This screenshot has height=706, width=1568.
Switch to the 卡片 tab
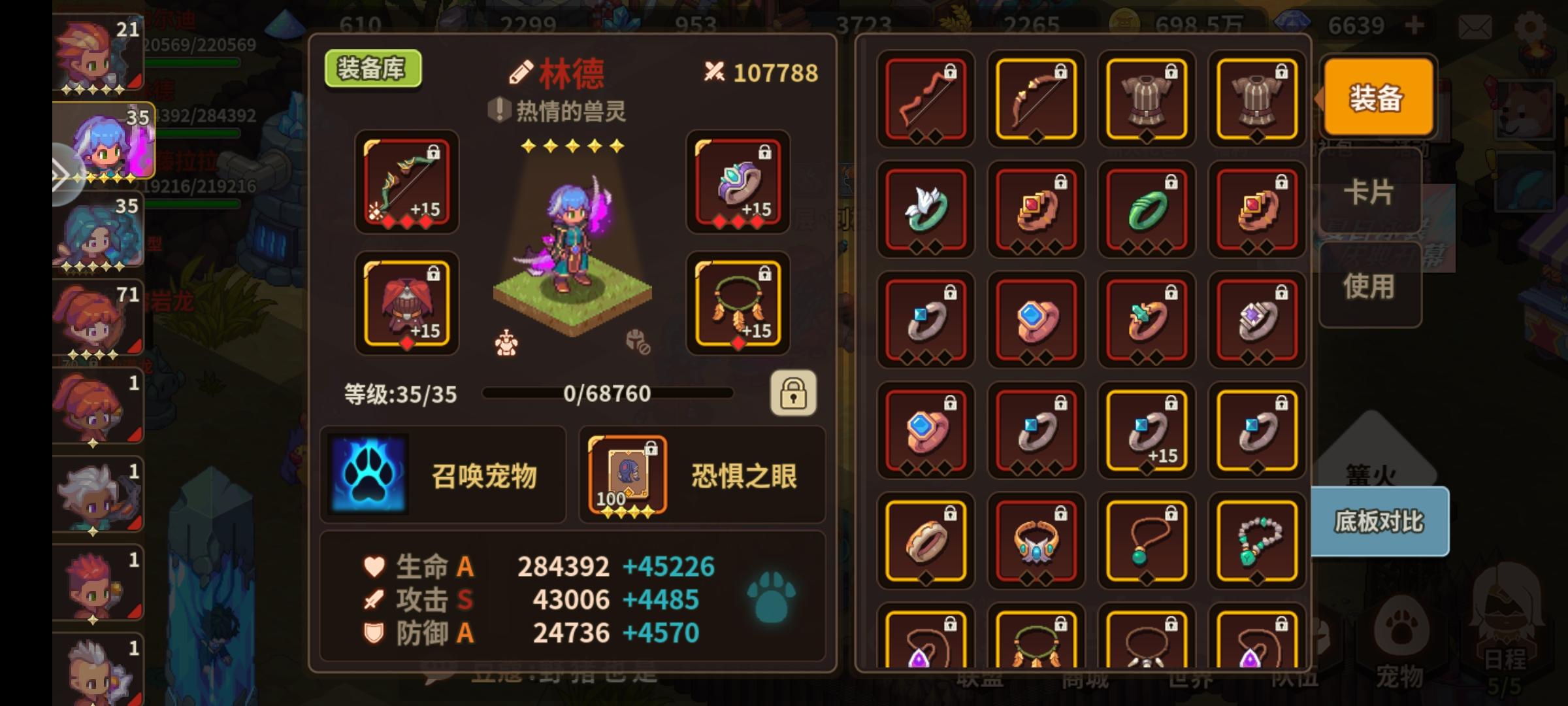1370,192
